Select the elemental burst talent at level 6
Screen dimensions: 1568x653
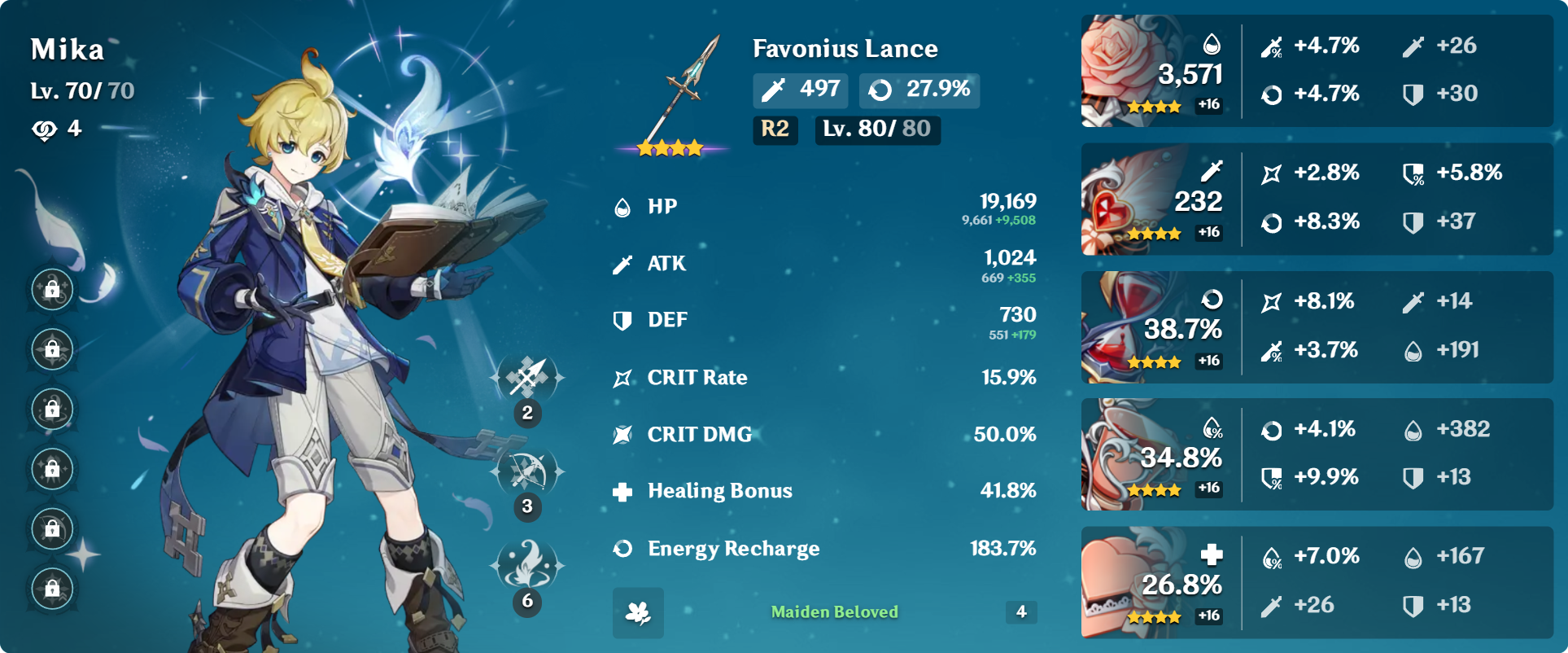[527, 564]
